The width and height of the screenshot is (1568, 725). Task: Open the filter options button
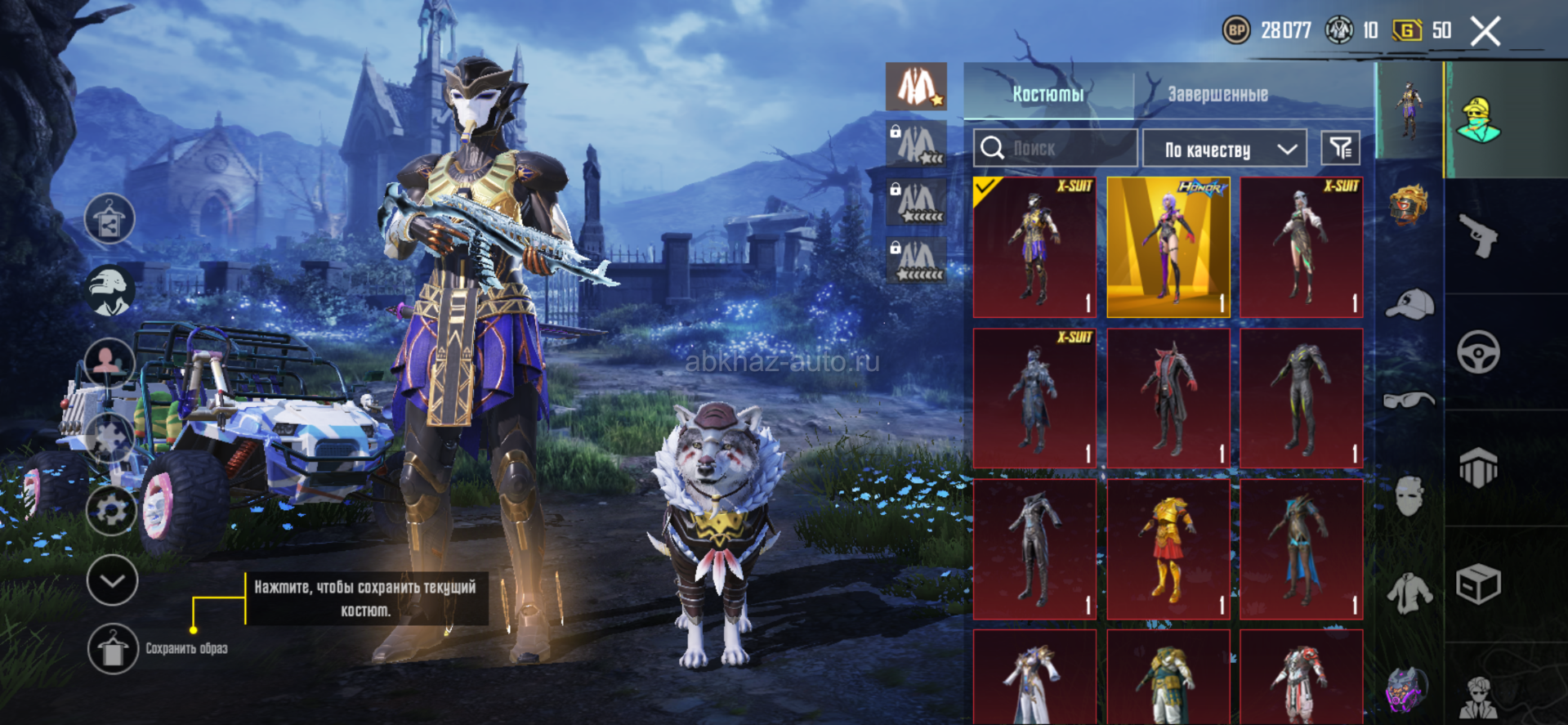[1340, 148]
